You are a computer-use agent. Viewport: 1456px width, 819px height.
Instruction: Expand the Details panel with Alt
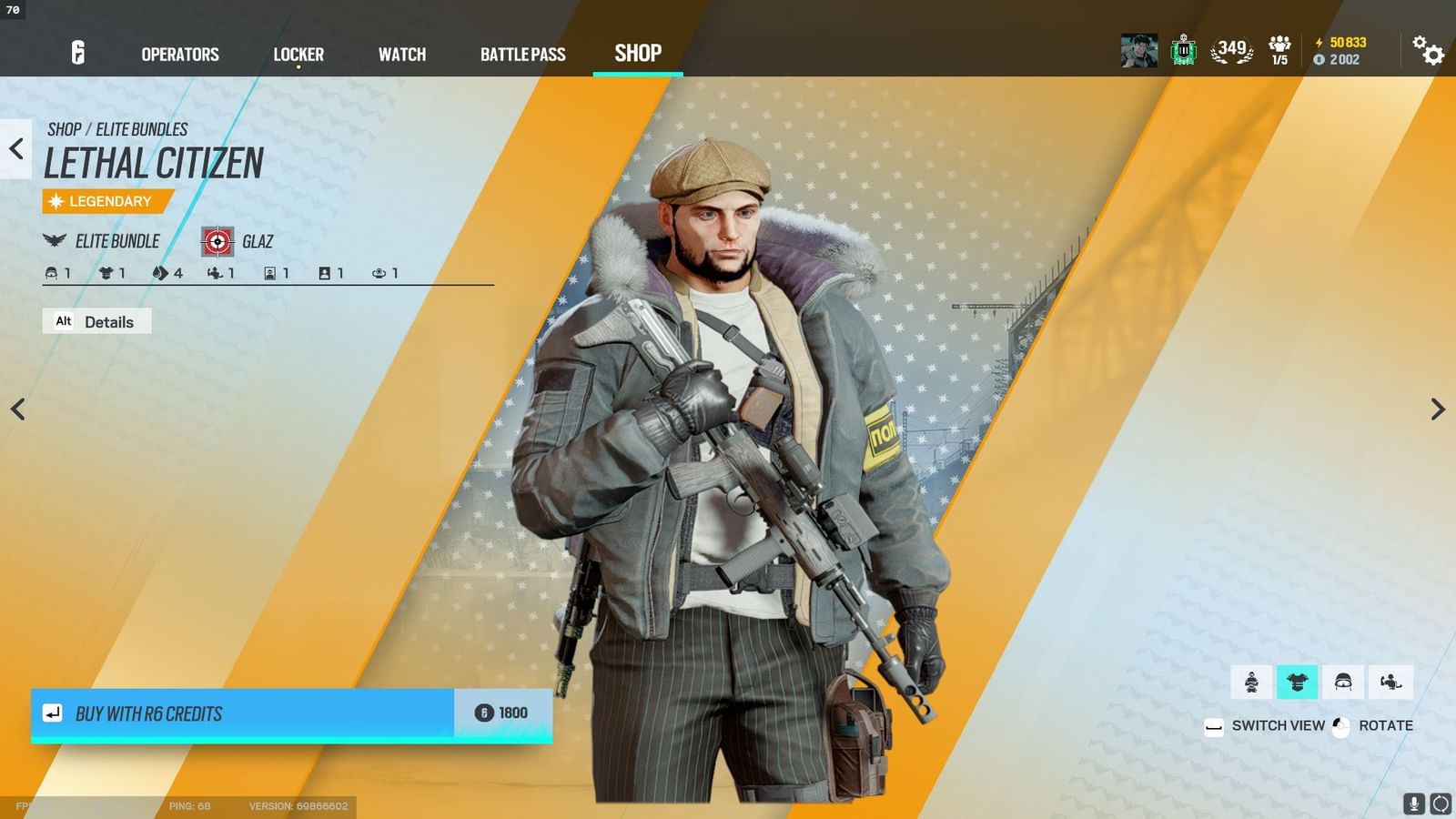(96, 321)
